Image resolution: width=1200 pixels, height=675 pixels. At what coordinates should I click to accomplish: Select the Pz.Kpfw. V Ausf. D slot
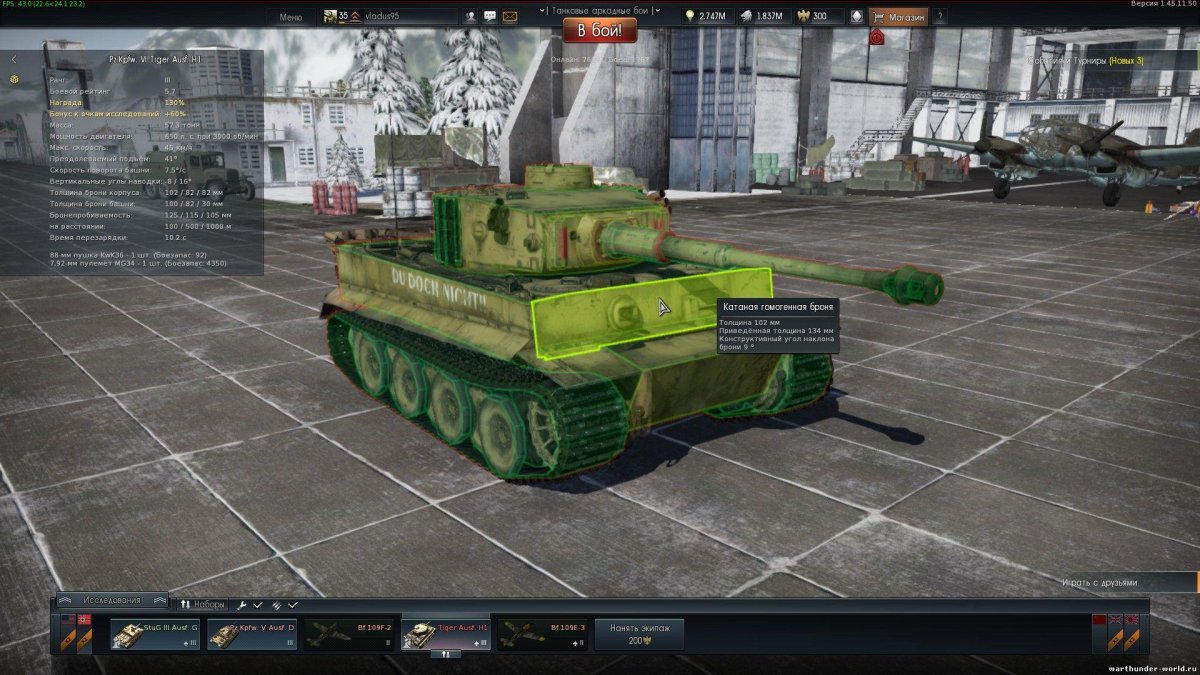(x=252, y=634)
